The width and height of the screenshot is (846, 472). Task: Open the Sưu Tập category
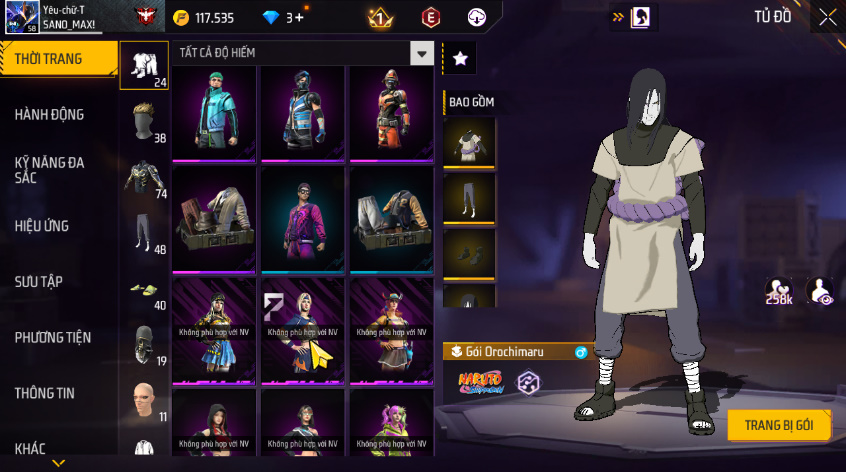point(39,282)
